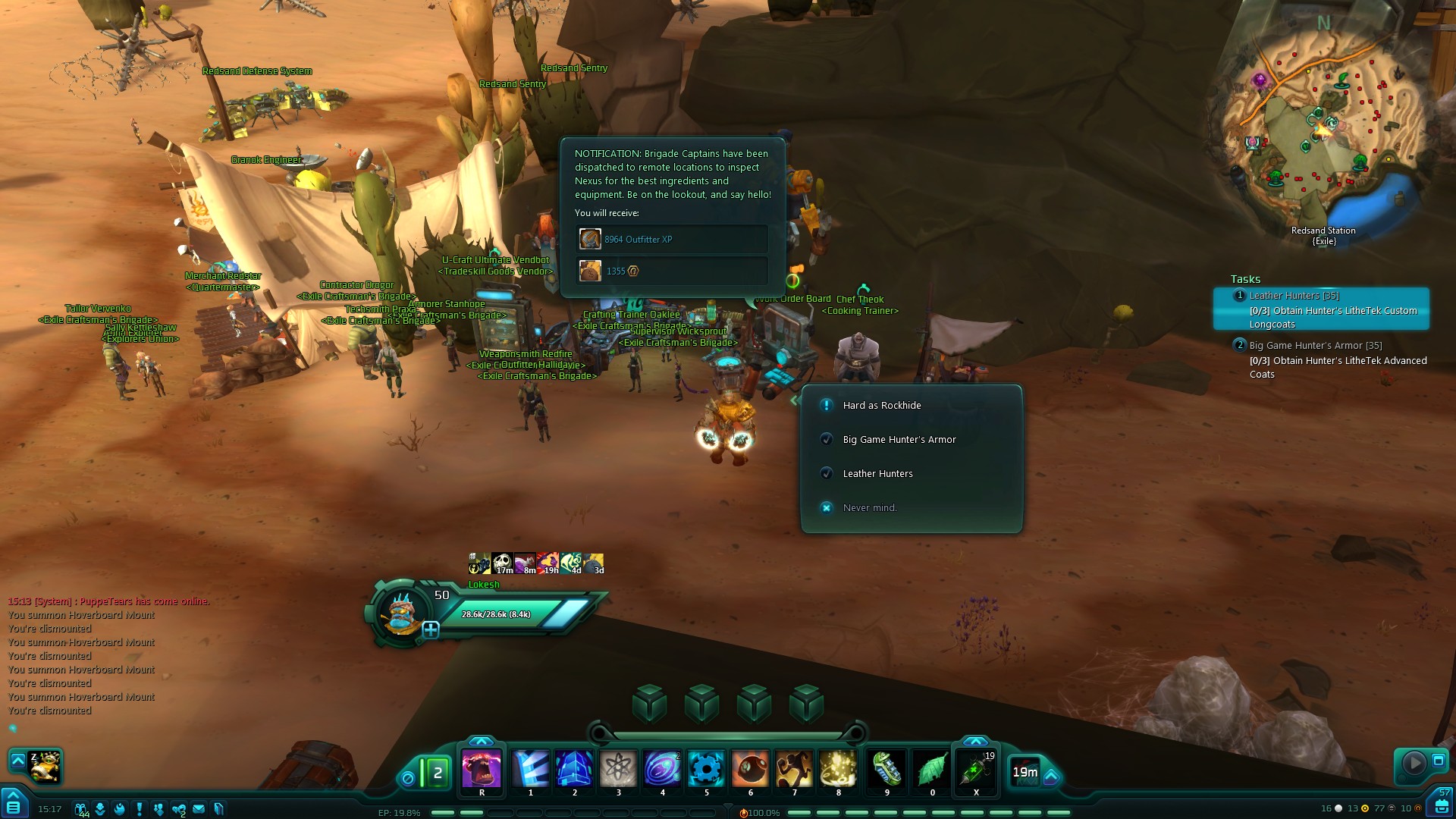Select 'Big Game Hunter's Armor' dialogue option
The image size is (1456, 819).
pos(899,440)
